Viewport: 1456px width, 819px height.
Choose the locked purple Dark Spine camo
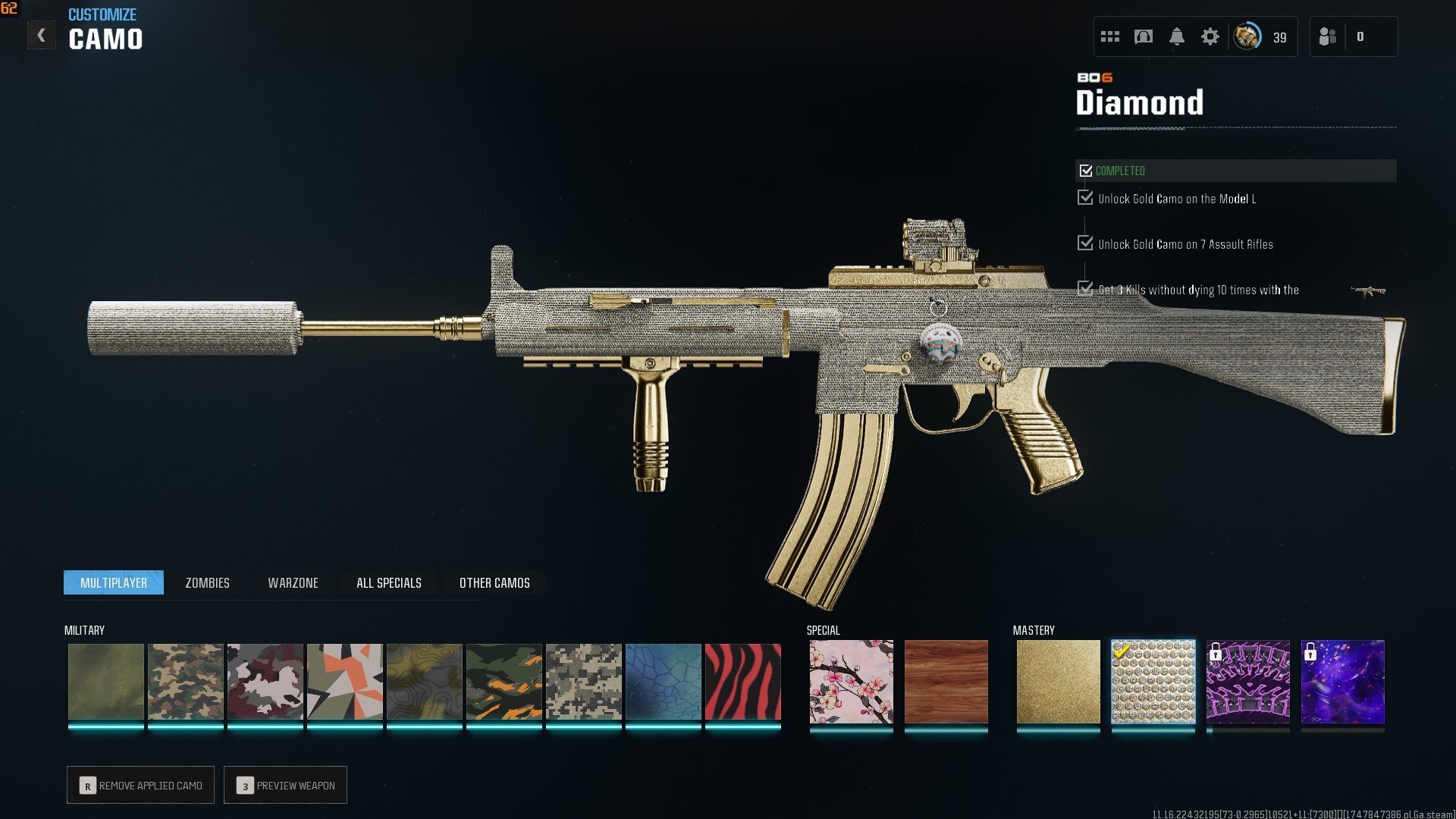pyautogui.click(x=1247, y=681)
